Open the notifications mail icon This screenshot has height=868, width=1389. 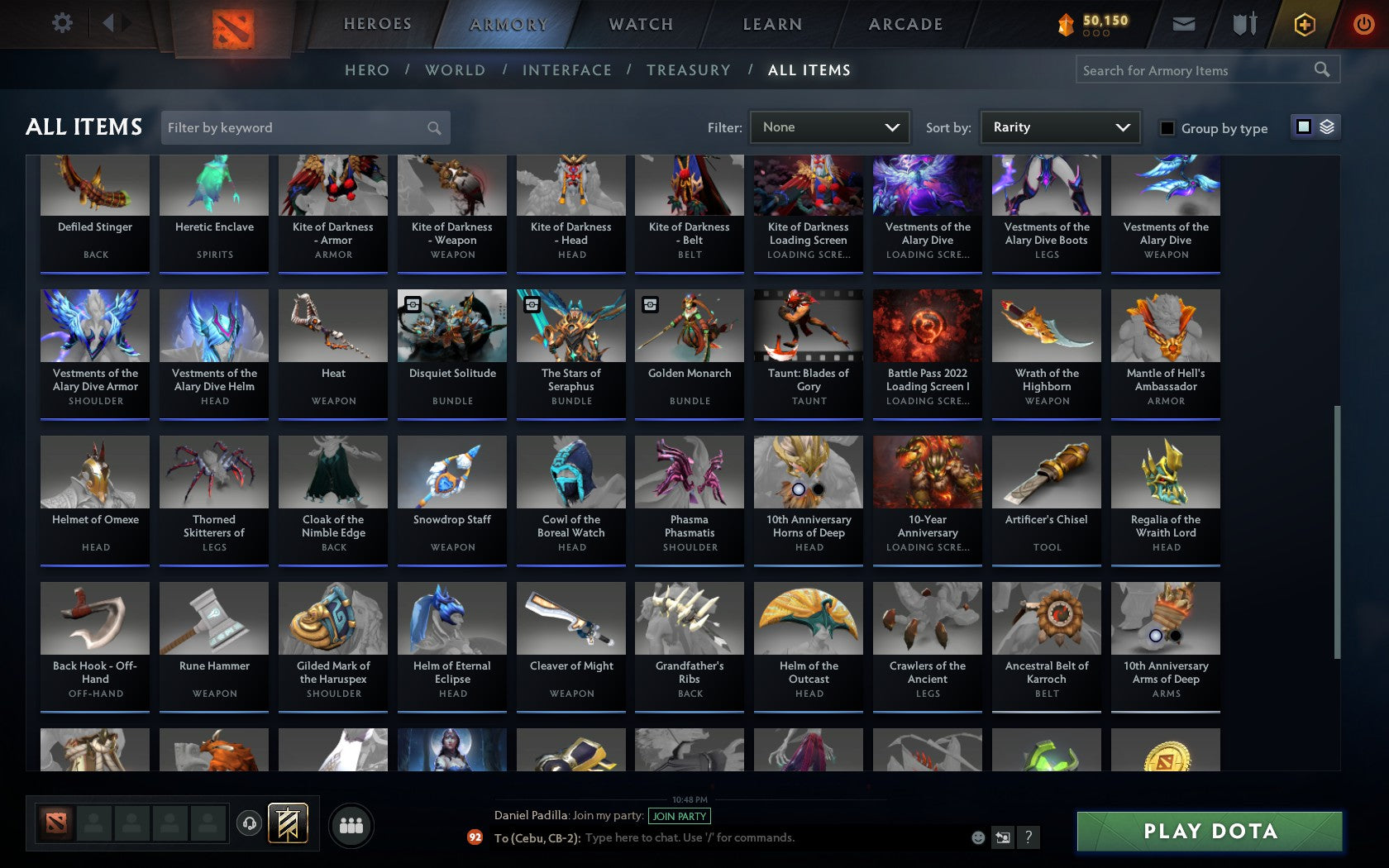1184,24
